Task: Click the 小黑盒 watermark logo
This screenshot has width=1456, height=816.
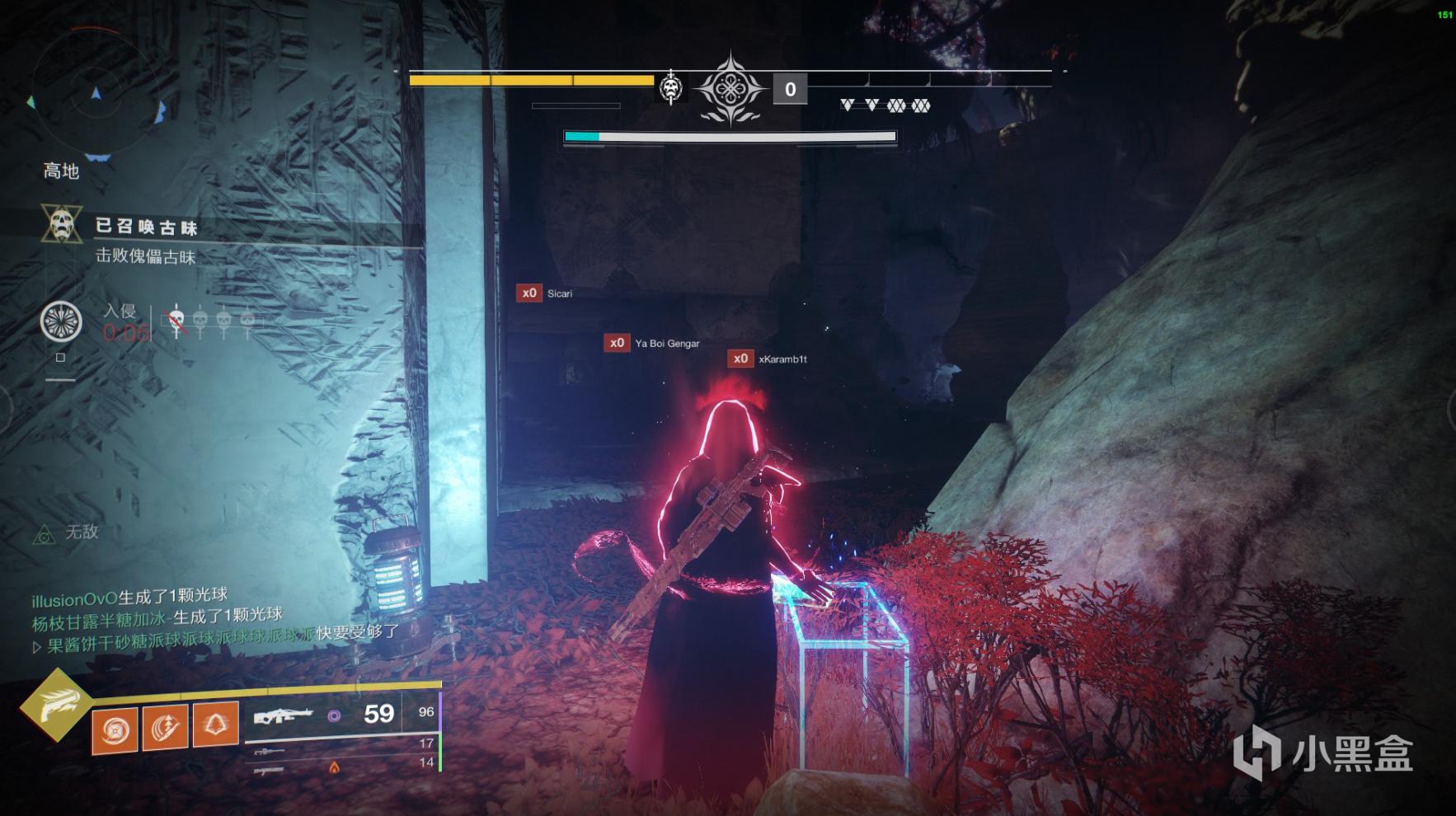Action: (x=1322, y=753)
